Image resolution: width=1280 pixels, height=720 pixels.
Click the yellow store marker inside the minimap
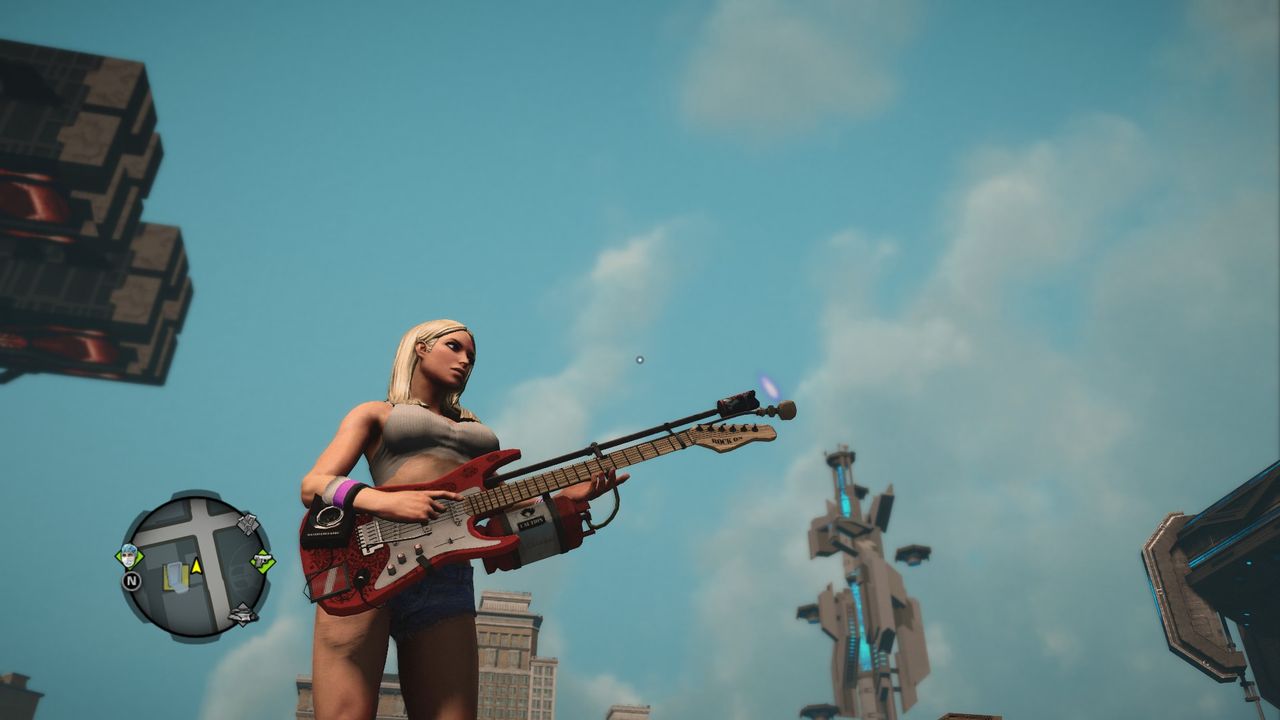click(176, 578)
